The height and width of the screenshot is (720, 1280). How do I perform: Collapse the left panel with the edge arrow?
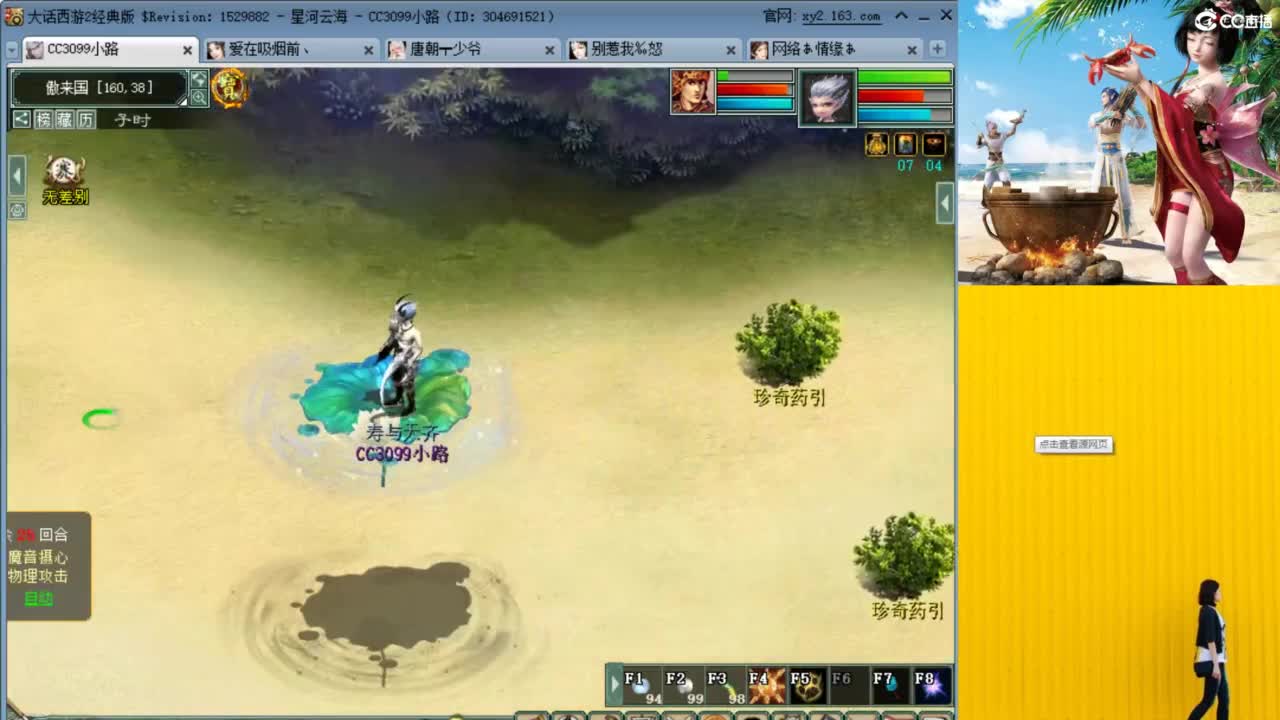(x=15, y=173)
